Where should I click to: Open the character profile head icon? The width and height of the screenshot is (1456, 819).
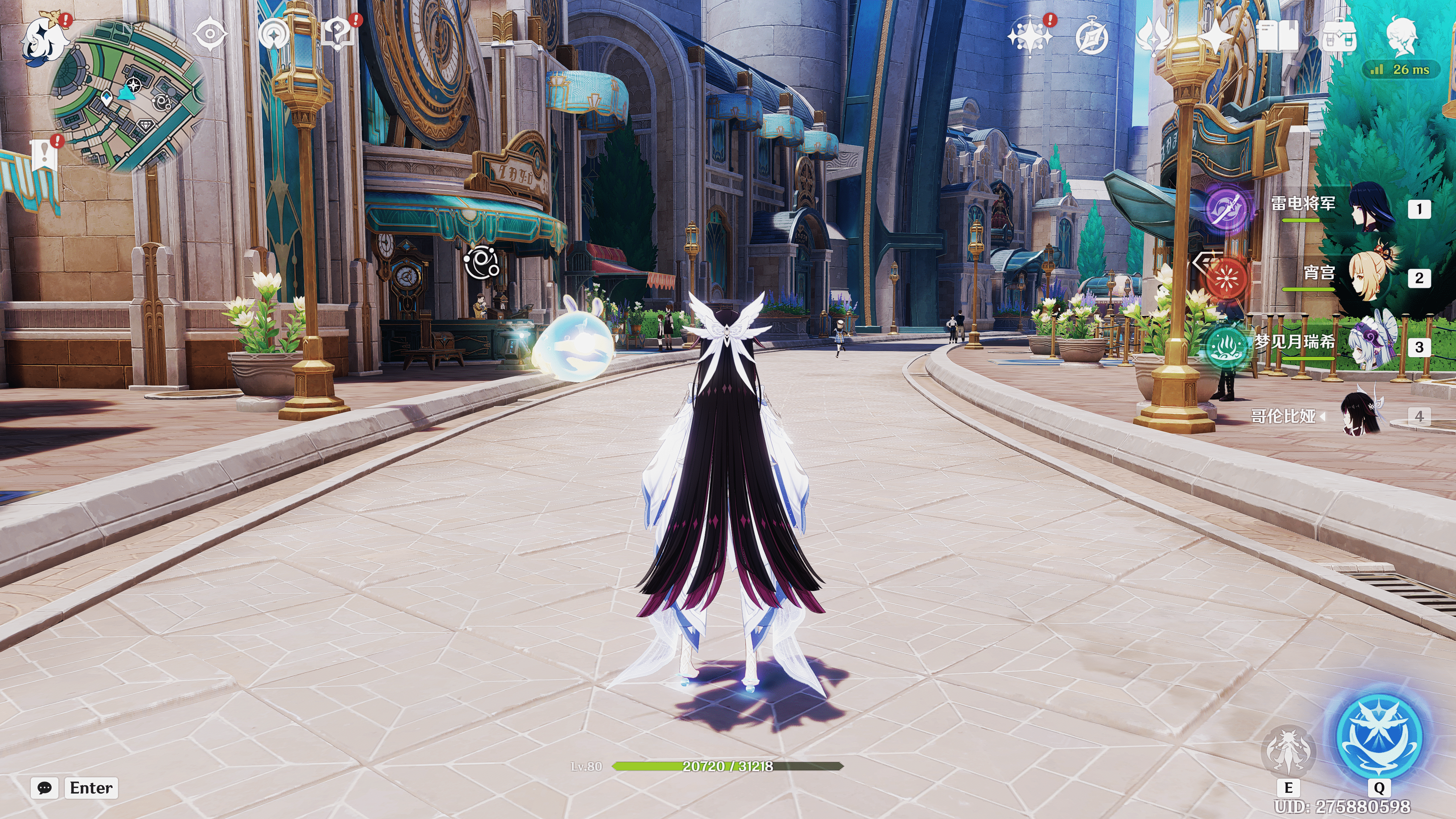pyautogui.click(x=1401, y=35)
